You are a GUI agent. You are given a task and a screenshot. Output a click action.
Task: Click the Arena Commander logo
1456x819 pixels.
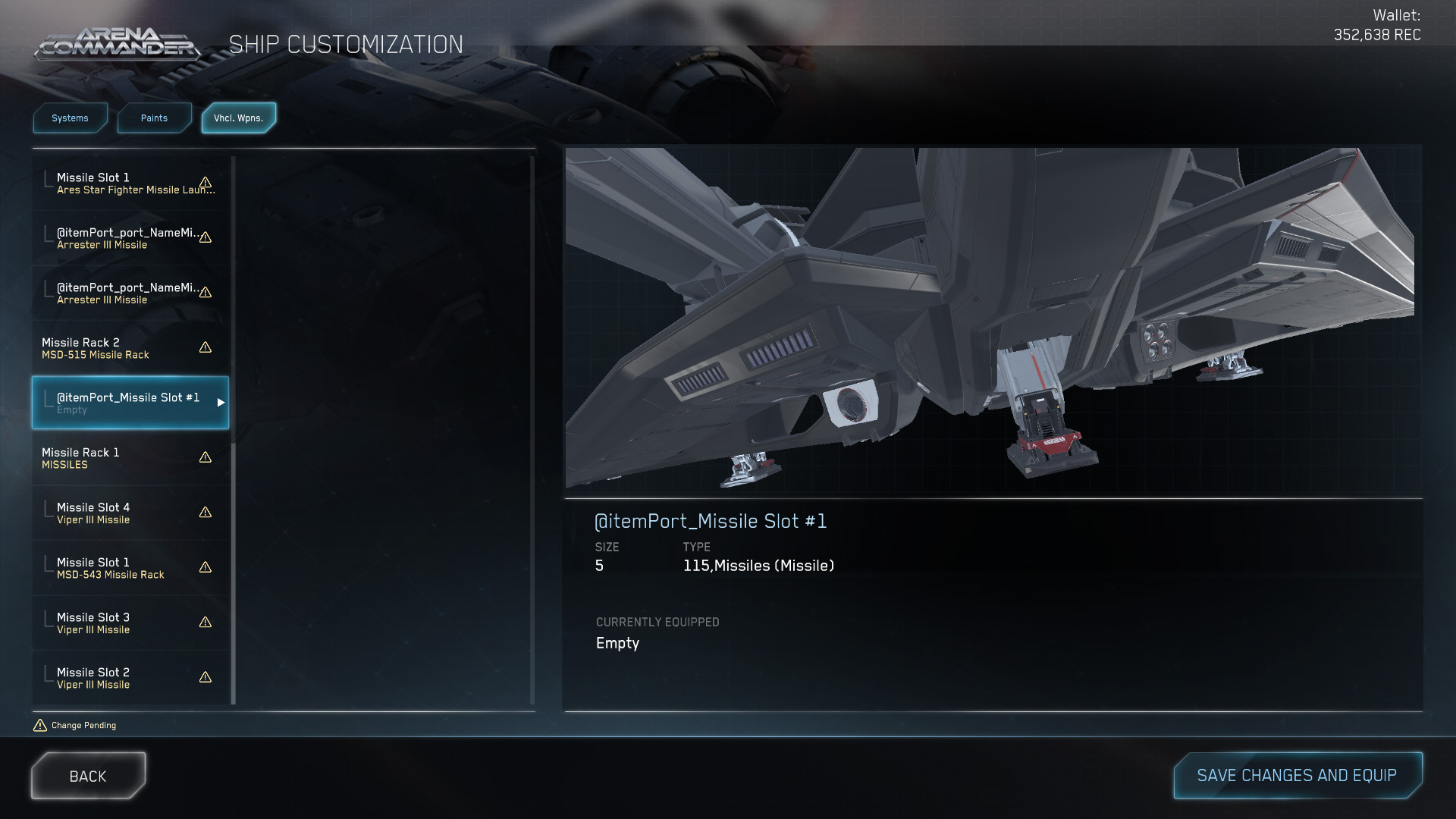[x=118, y=43]
